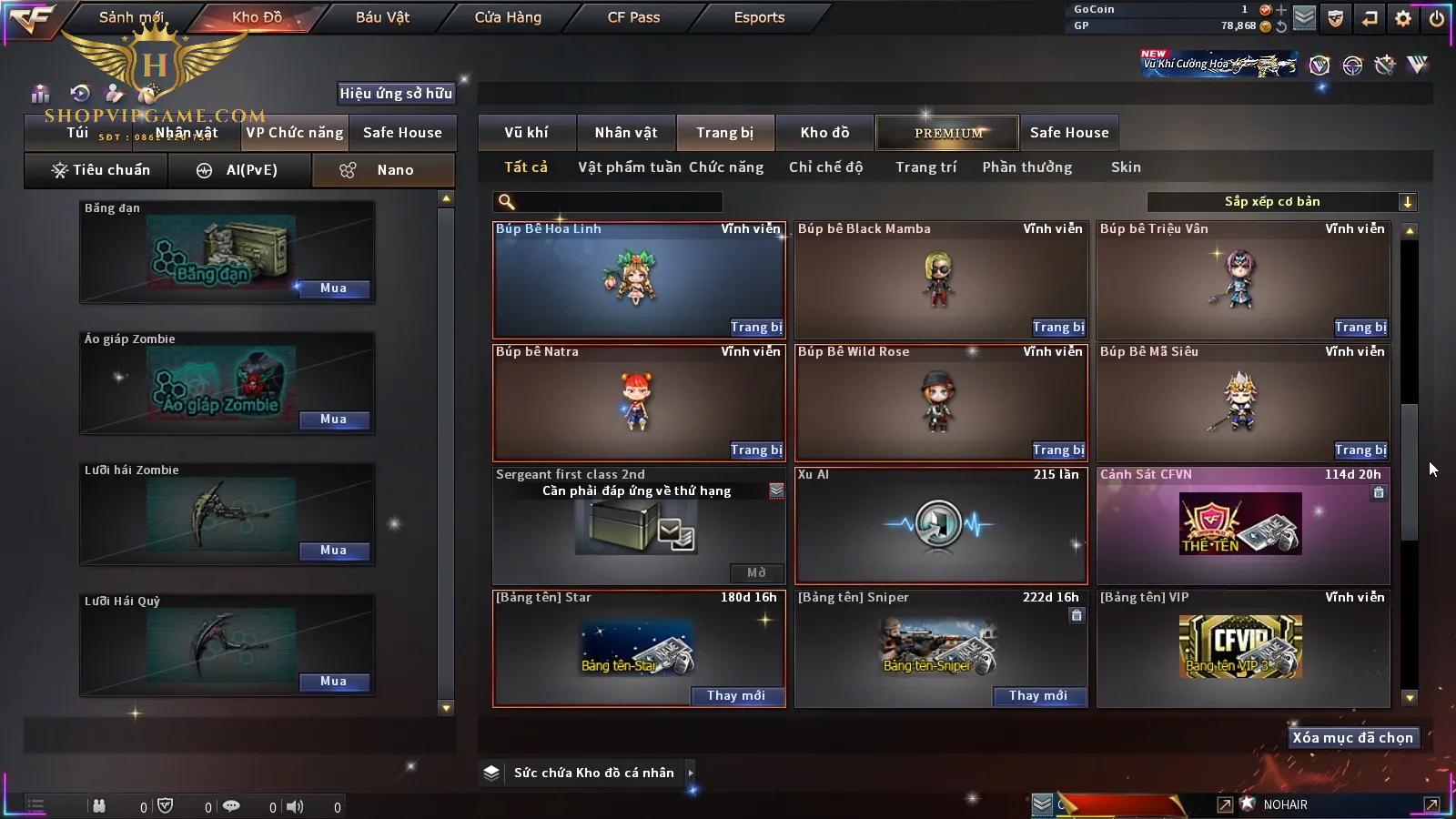Open the settings gear icon
1456x819 pixels.
[1403, 18]
